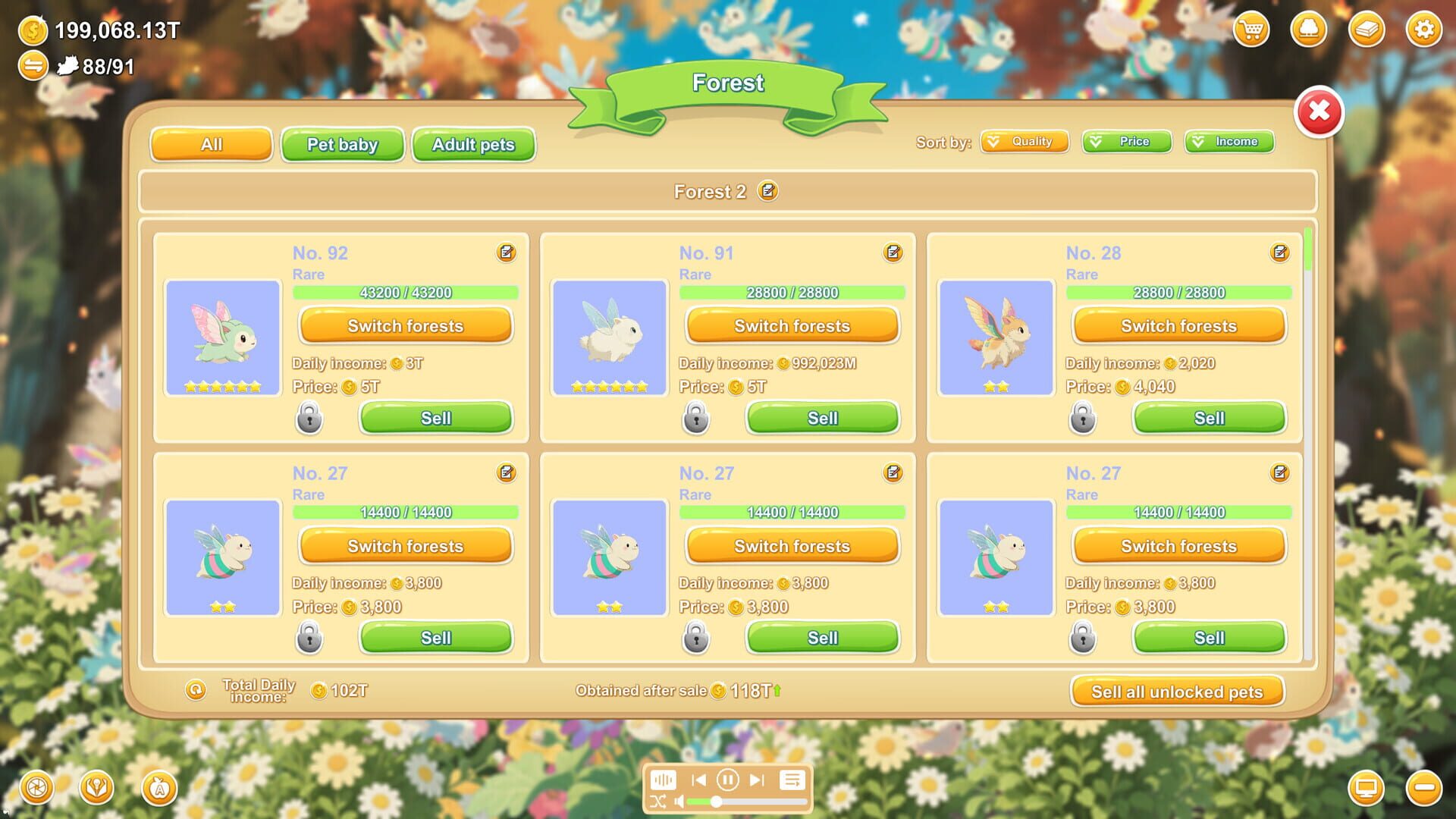Screen dimensions: 1456x819
Task: Open the shopping cart shop
Action: pyautogui.click(x=1250, y=30)
